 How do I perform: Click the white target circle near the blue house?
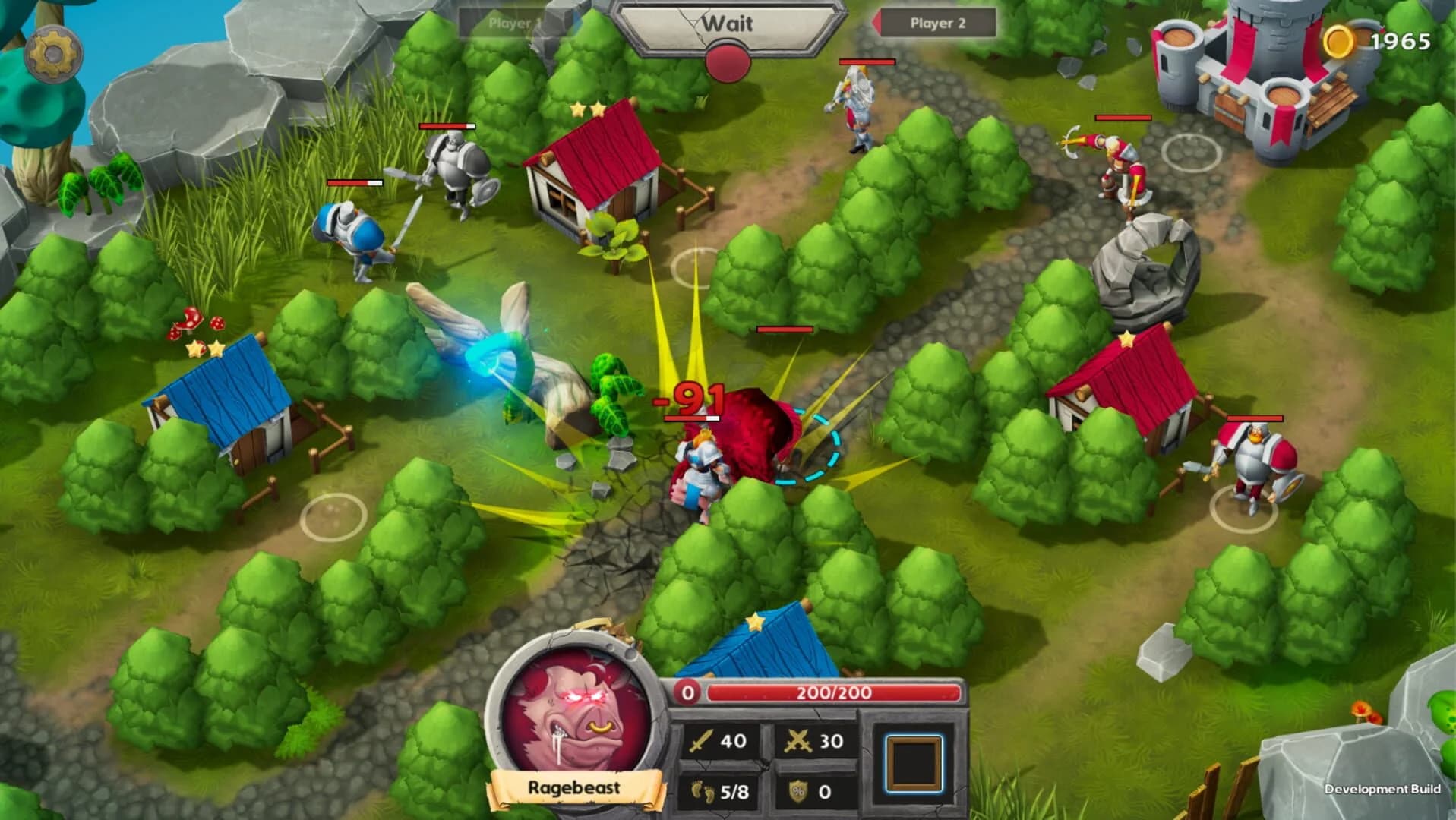(x=333, y=516)
